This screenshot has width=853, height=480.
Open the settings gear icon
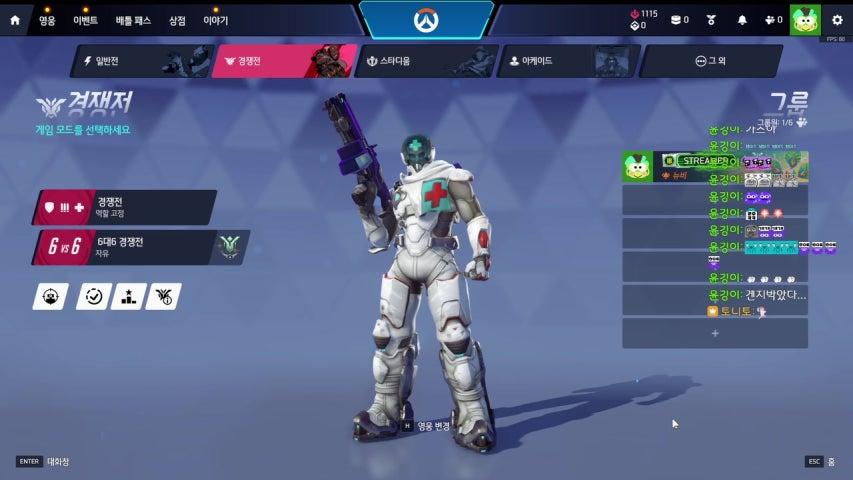(836, 19)
